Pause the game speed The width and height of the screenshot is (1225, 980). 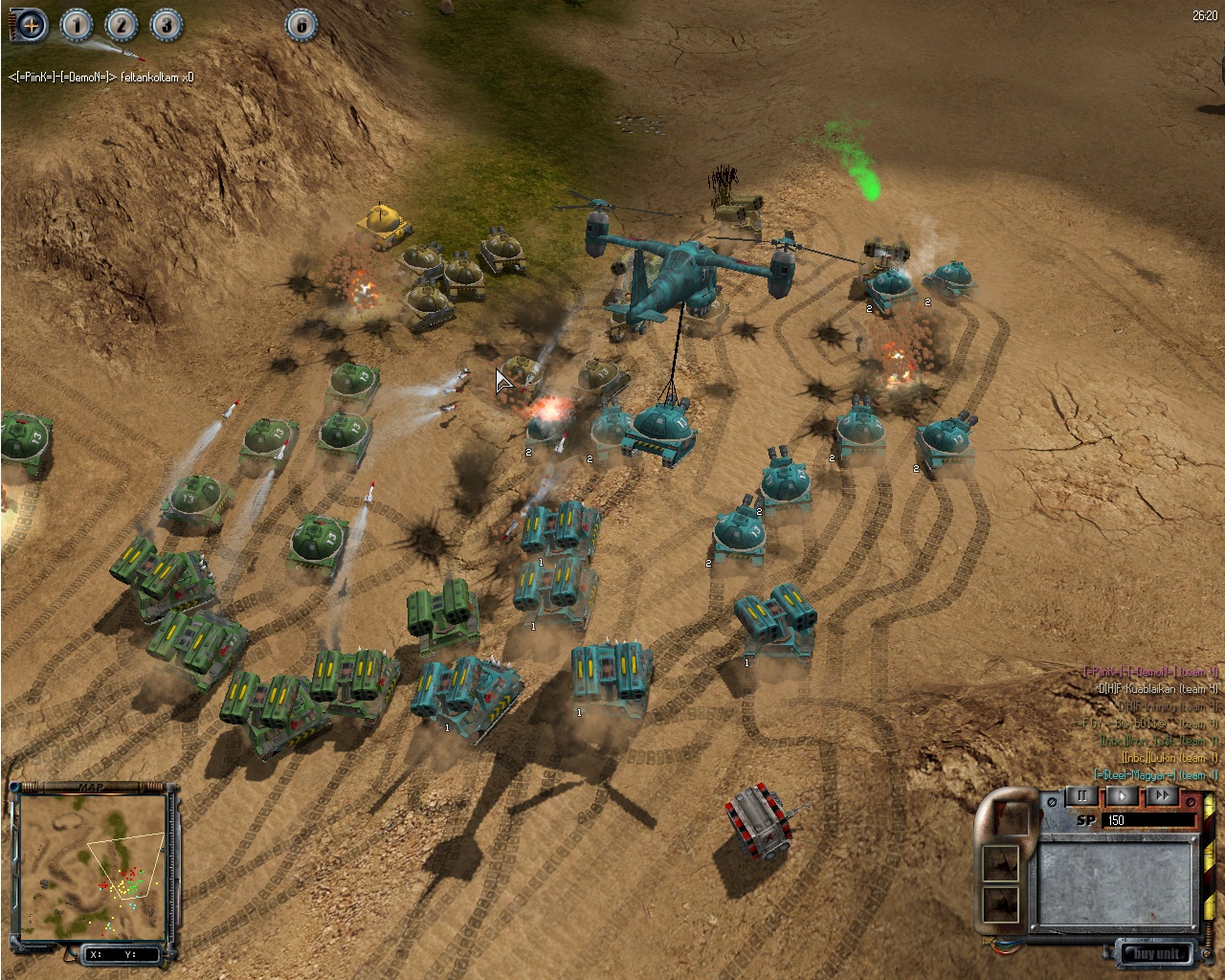[x=1082, y=795]
